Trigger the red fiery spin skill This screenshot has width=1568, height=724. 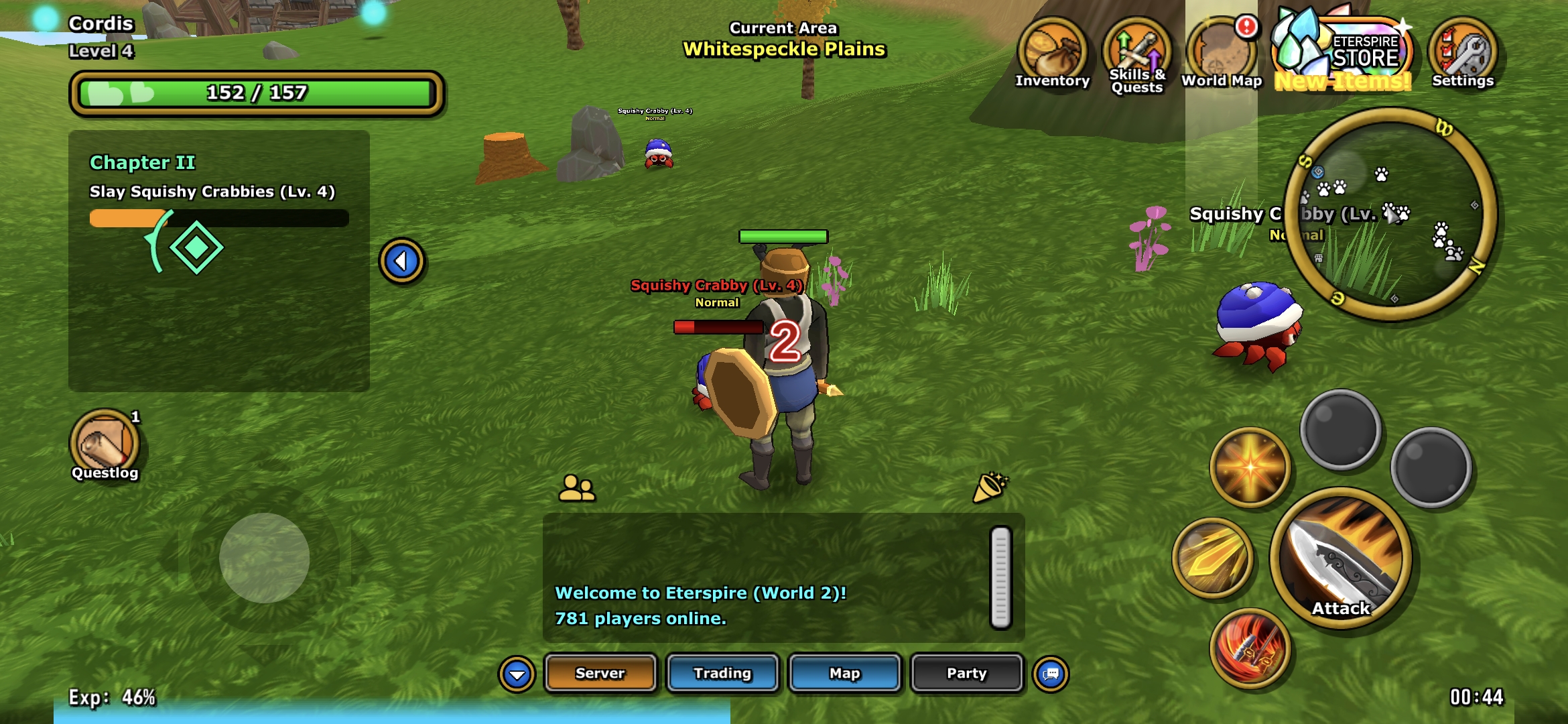(1250, 648)
